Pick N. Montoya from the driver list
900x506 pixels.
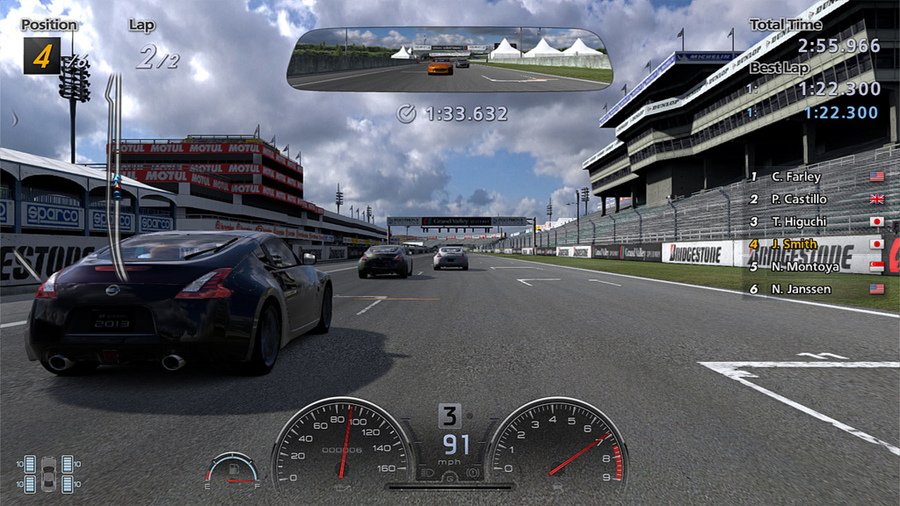click(803, 266)
